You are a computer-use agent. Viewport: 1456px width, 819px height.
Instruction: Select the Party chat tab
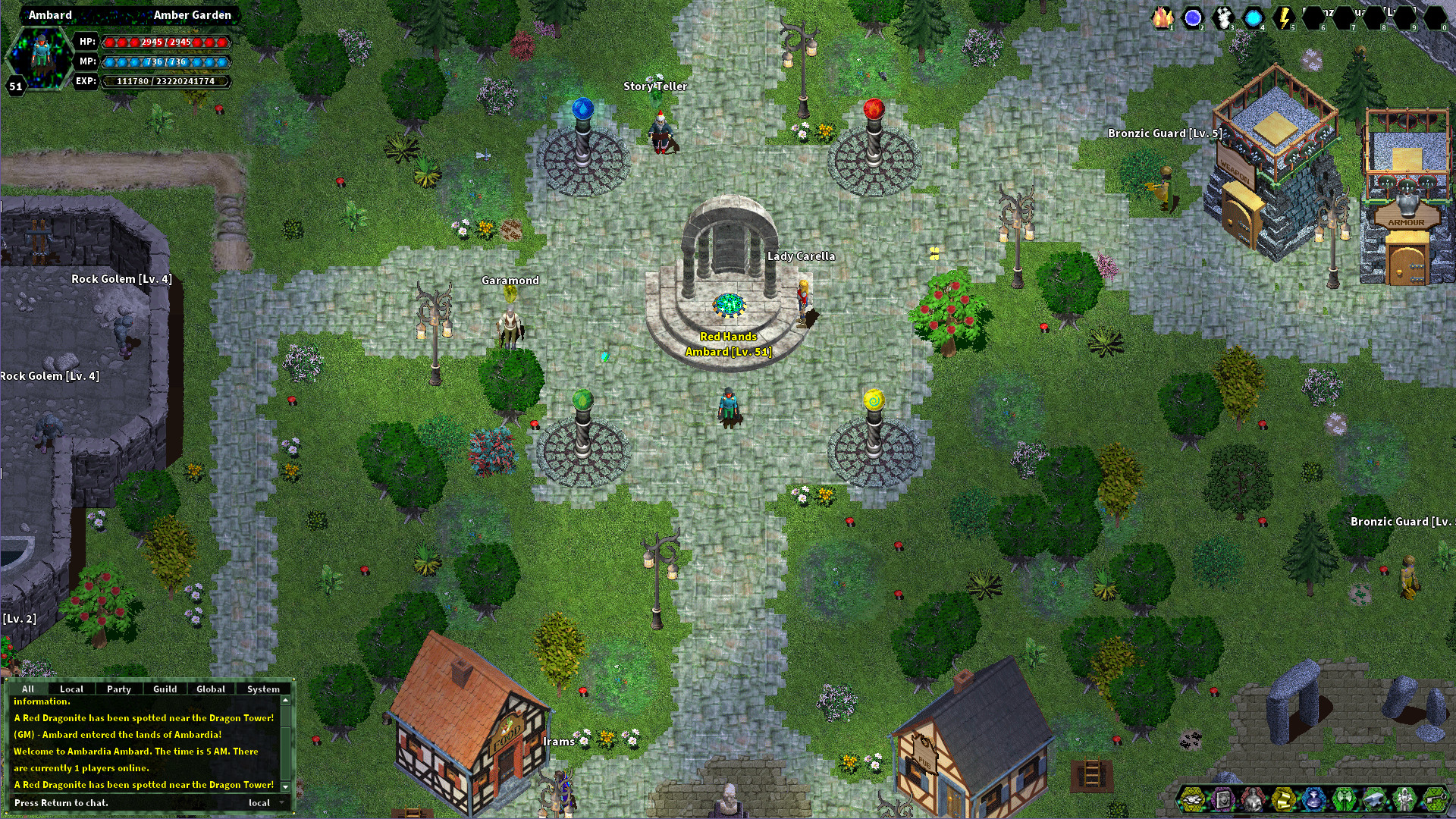118,689
